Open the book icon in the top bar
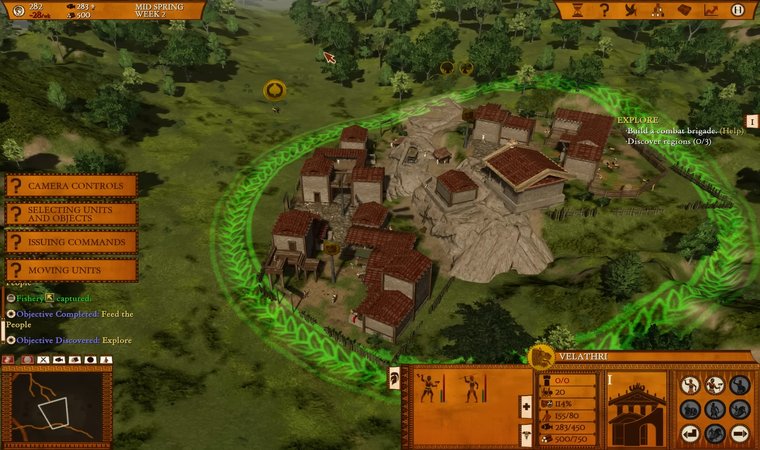The height and width of the screenshot is (450, 760). (685, 10)
